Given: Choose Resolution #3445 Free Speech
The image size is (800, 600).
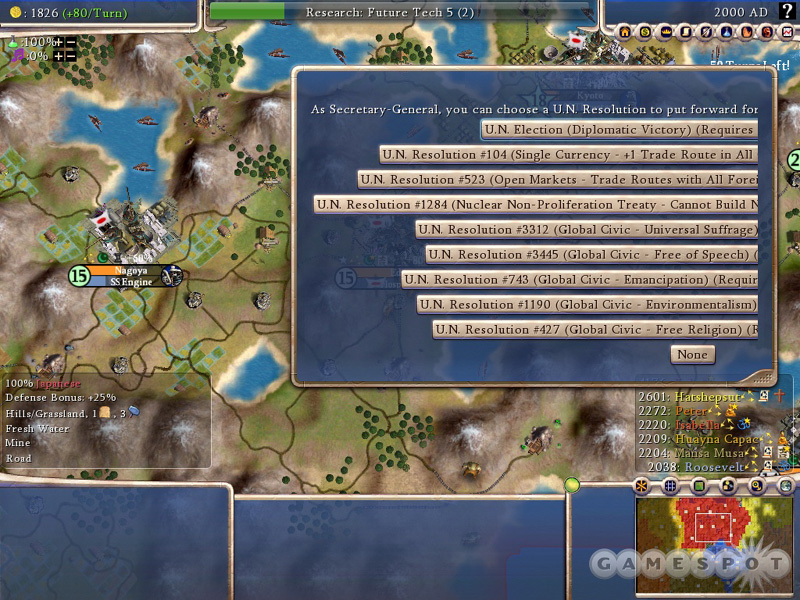Looking at the screenshot, I should 590,254.
